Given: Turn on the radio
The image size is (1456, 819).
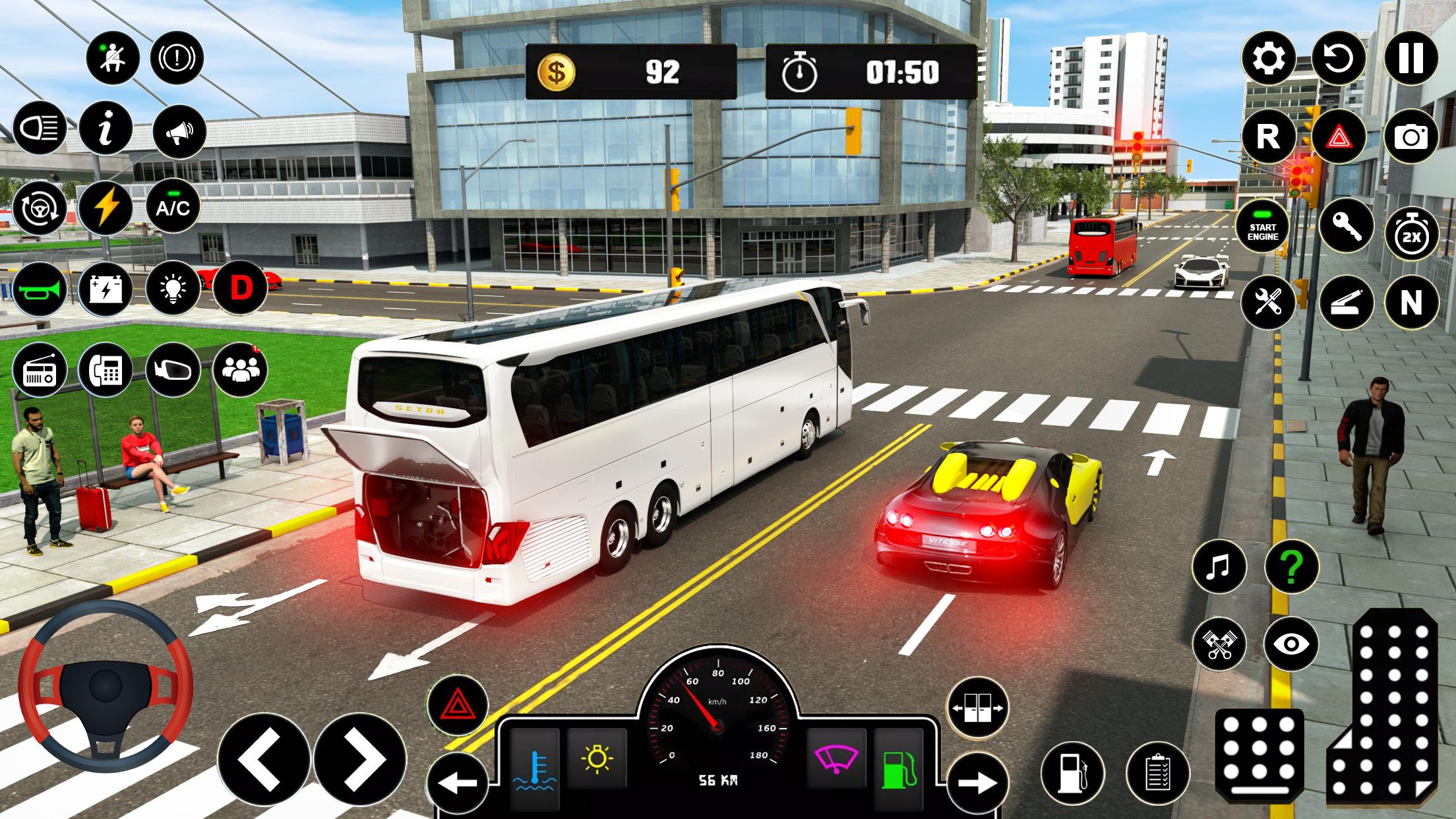Looking at the screenshot, I should tap(40, 370).
